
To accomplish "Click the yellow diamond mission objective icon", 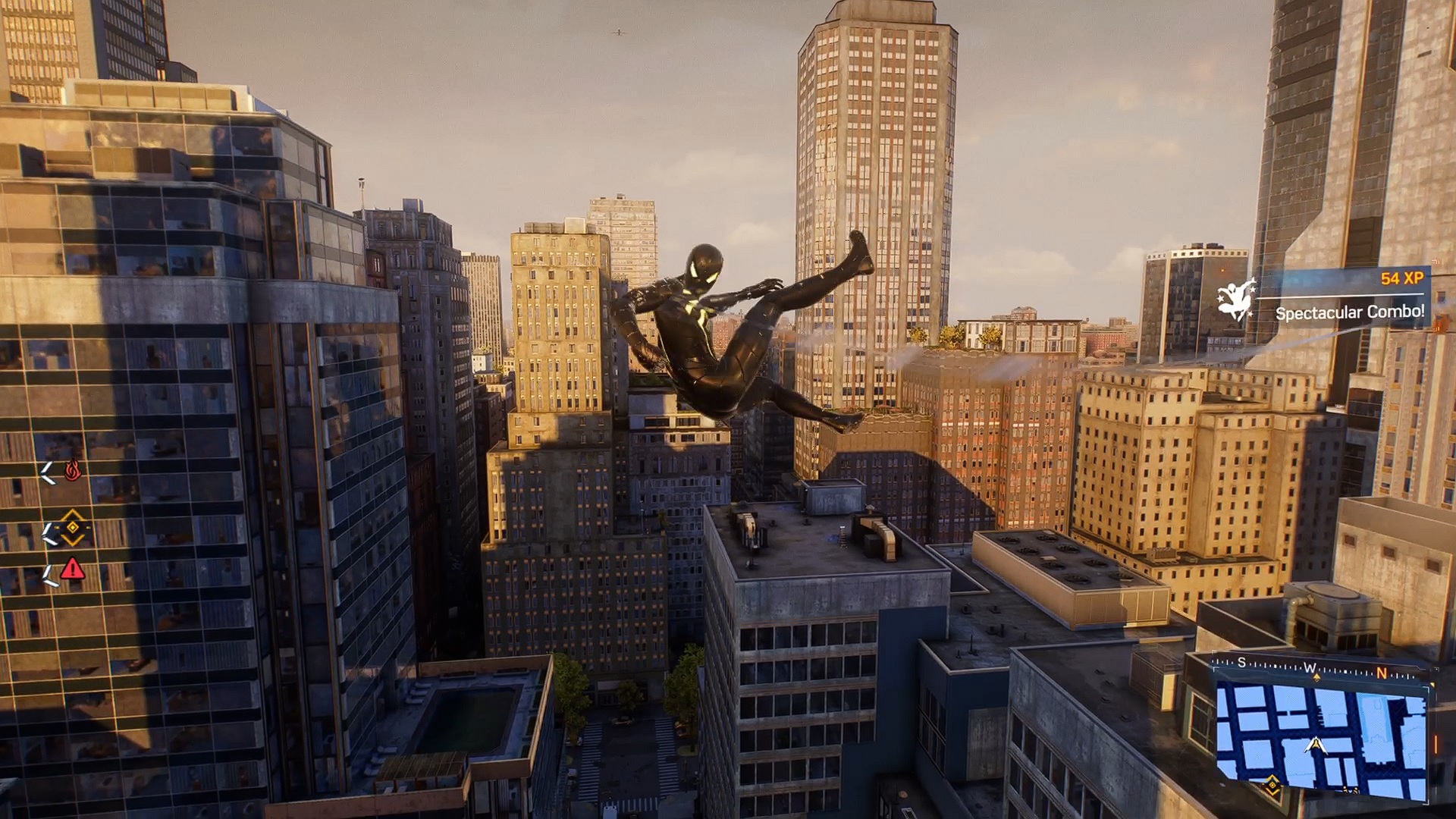I will (x=73, y=527).
